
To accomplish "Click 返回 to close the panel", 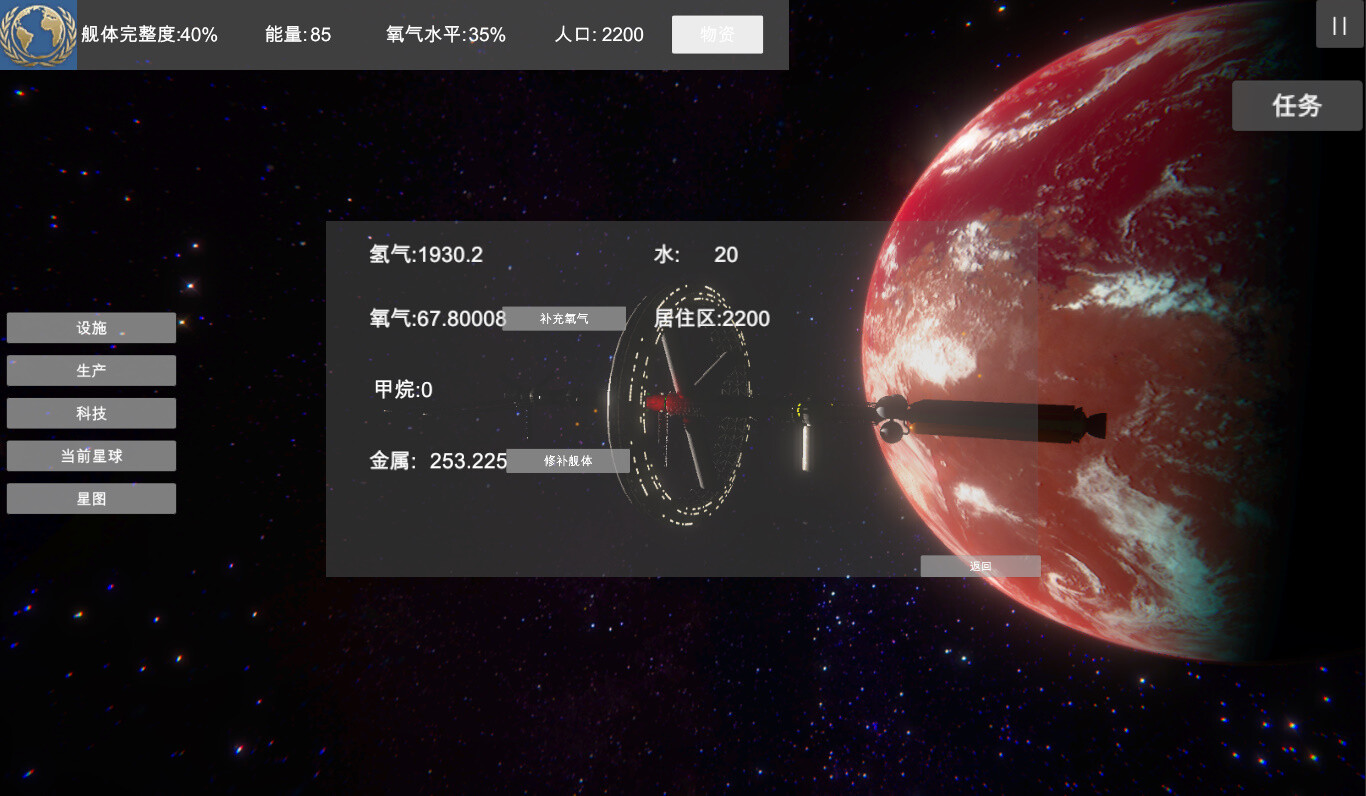I will coord(980,566).
